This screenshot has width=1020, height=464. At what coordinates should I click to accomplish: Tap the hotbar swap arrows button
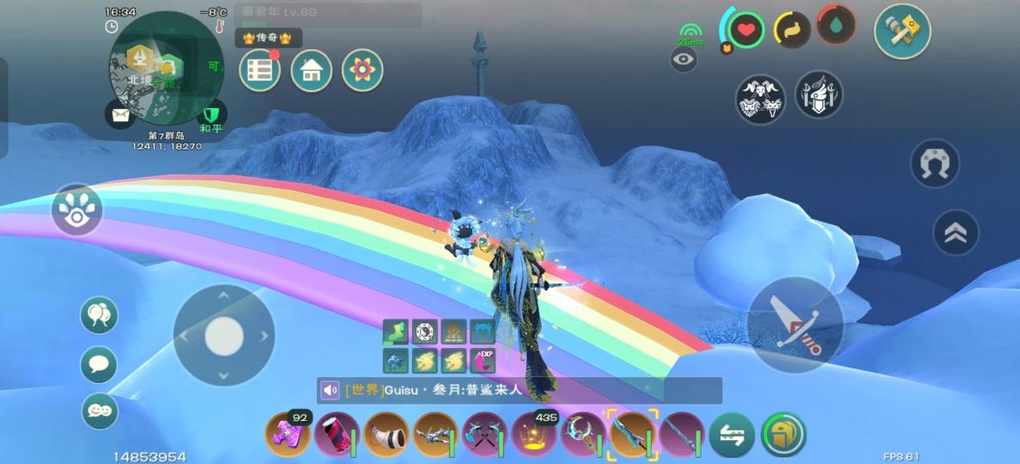pyautogui.click(x=732, y=436)
